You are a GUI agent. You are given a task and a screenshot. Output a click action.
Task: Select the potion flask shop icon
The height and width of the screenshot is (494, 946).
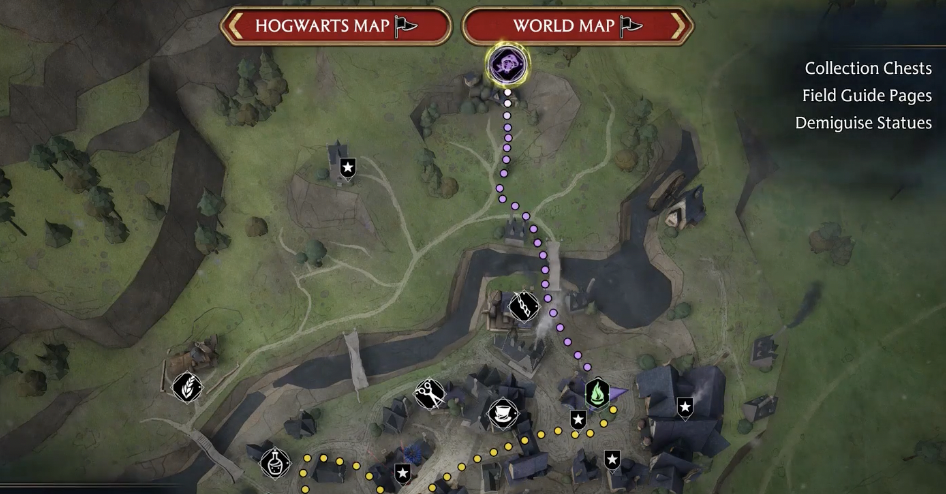(x=274, y=464)
